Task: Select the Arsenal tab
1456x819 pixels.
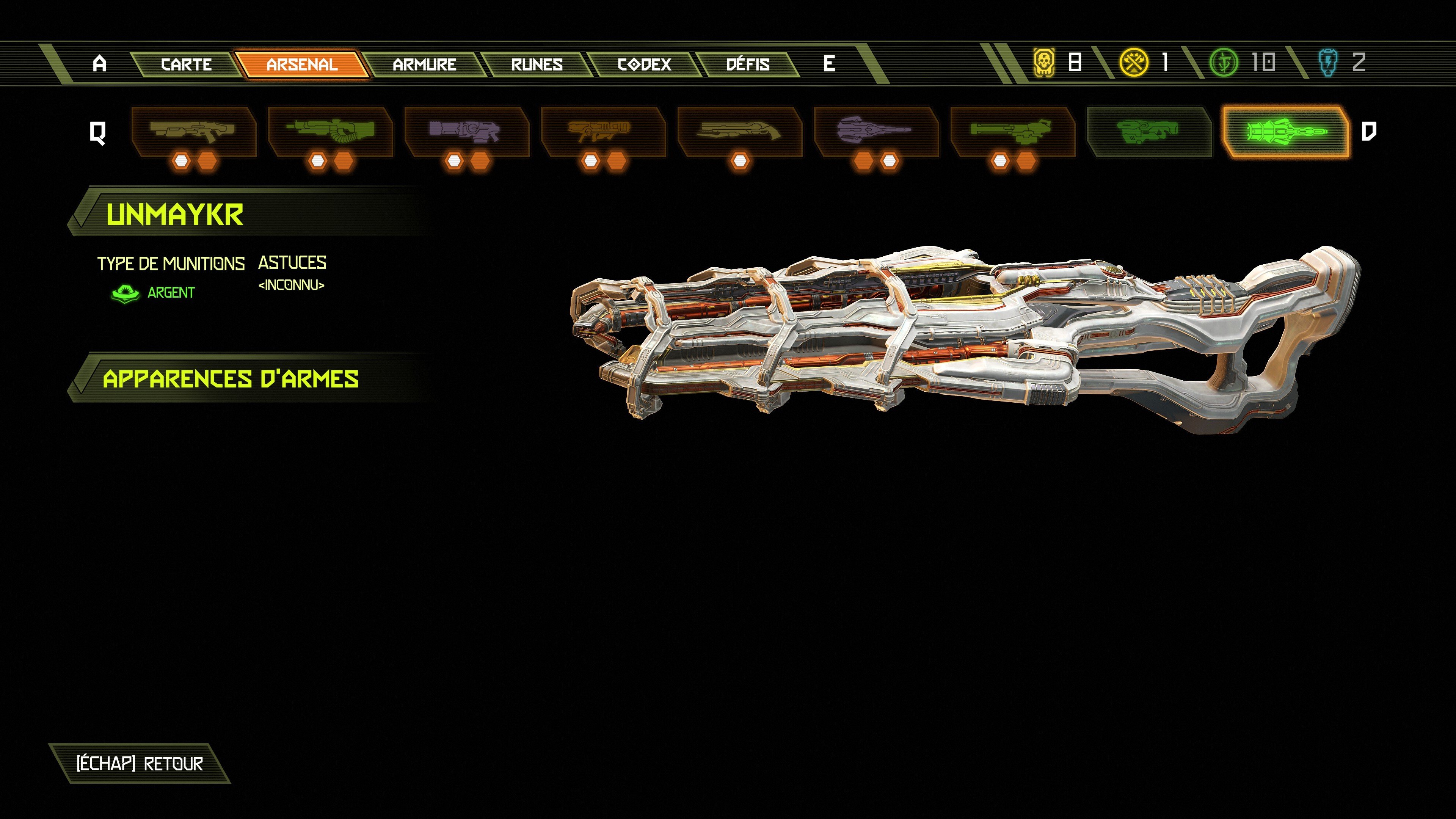Action: point(302,64)
